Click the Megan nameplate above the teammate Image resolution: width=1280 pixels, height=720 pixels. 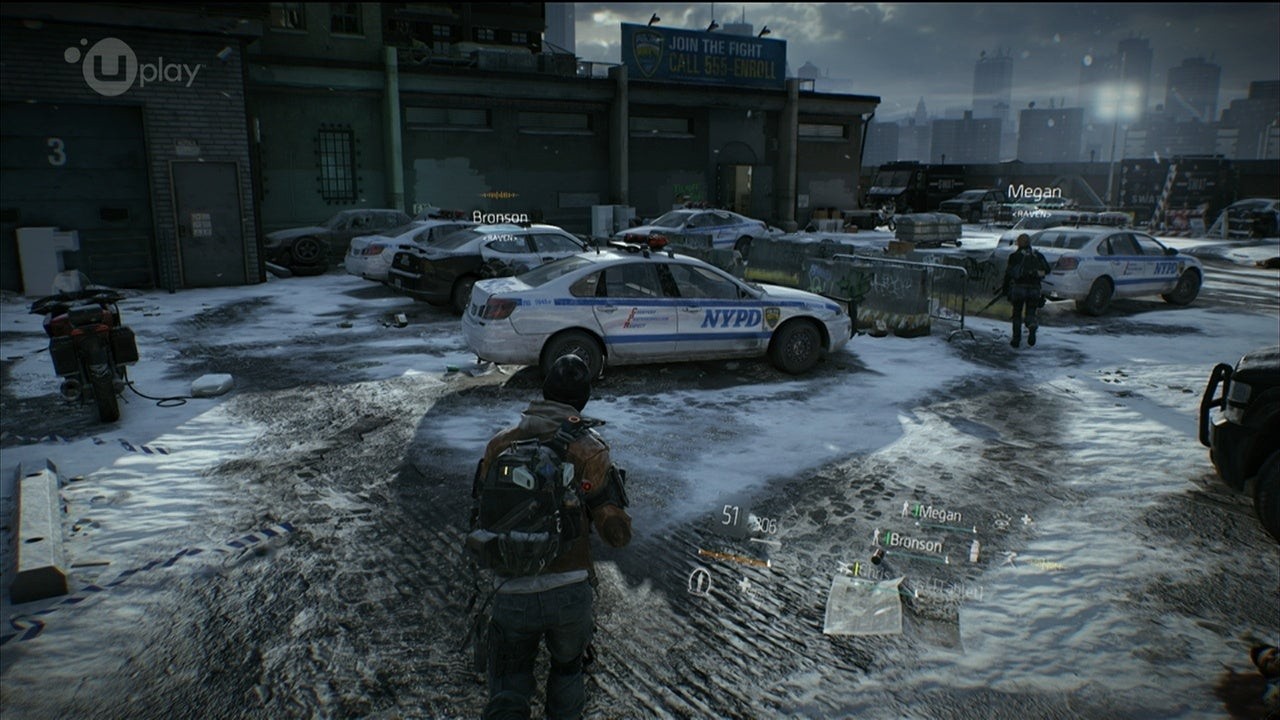pyautogui.click(x=1034, y=192)
